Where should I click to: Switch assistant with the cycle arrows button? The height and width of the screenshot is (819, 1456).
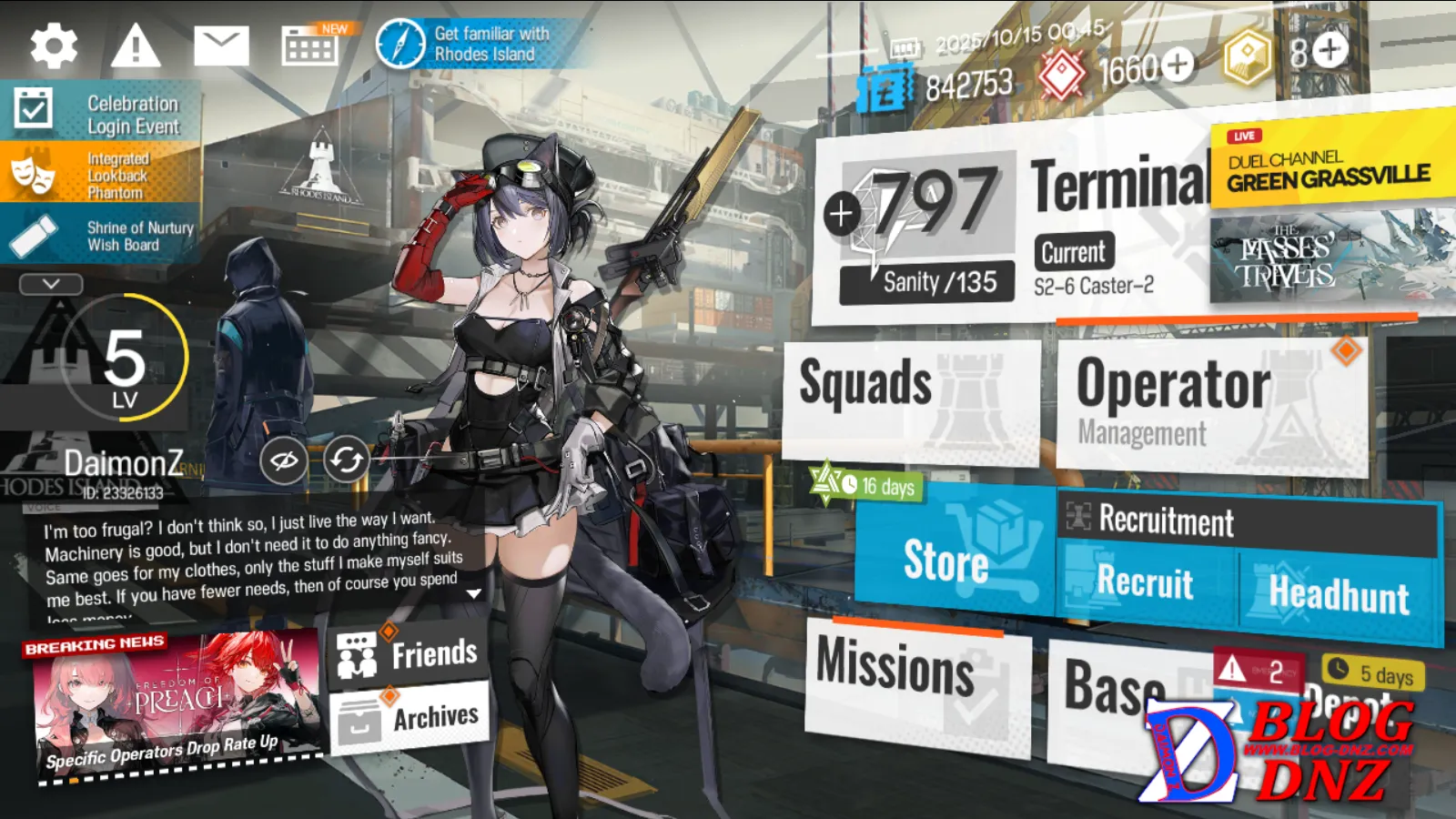point(346,460)
